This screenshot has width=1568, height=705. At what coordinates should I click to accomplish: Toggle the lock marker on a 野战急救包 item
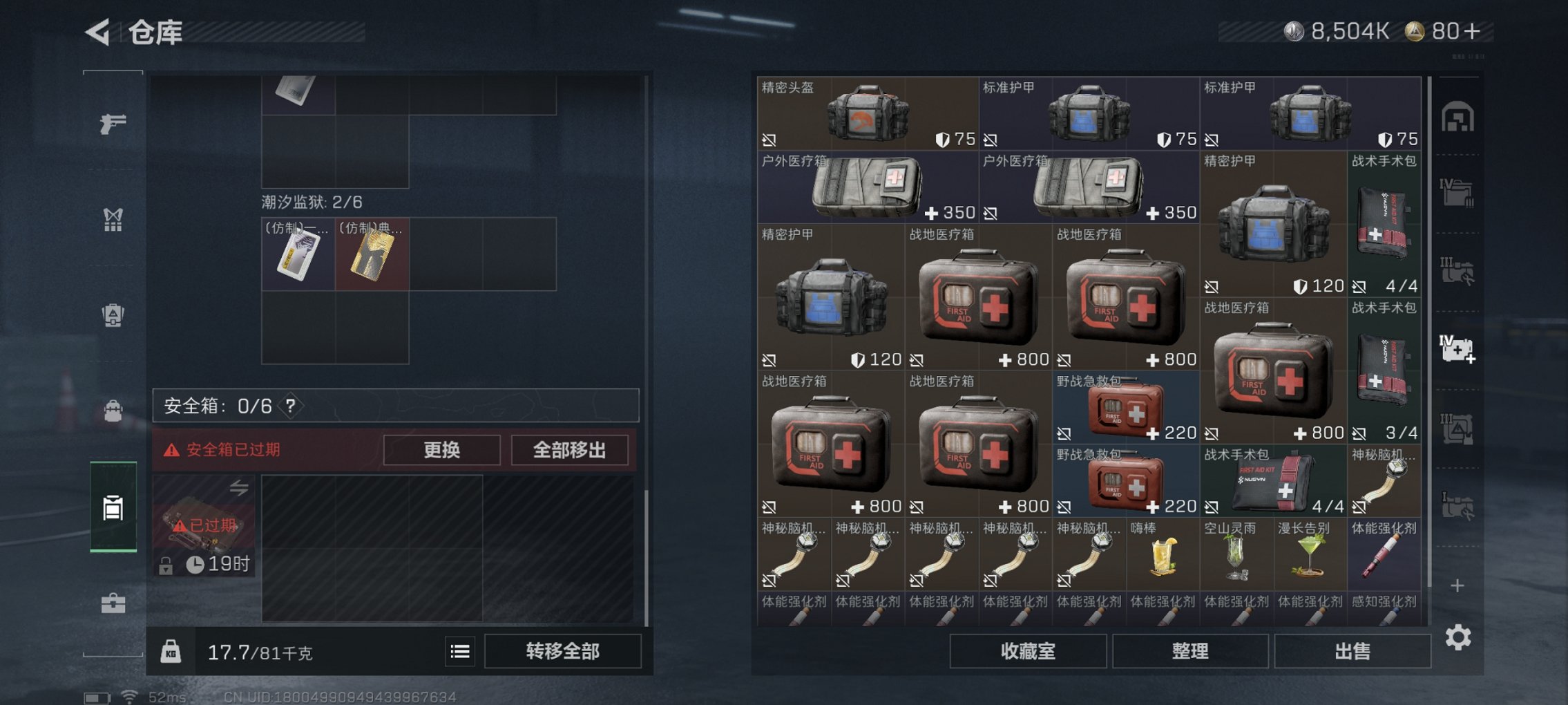click(x=1065, y=432)
